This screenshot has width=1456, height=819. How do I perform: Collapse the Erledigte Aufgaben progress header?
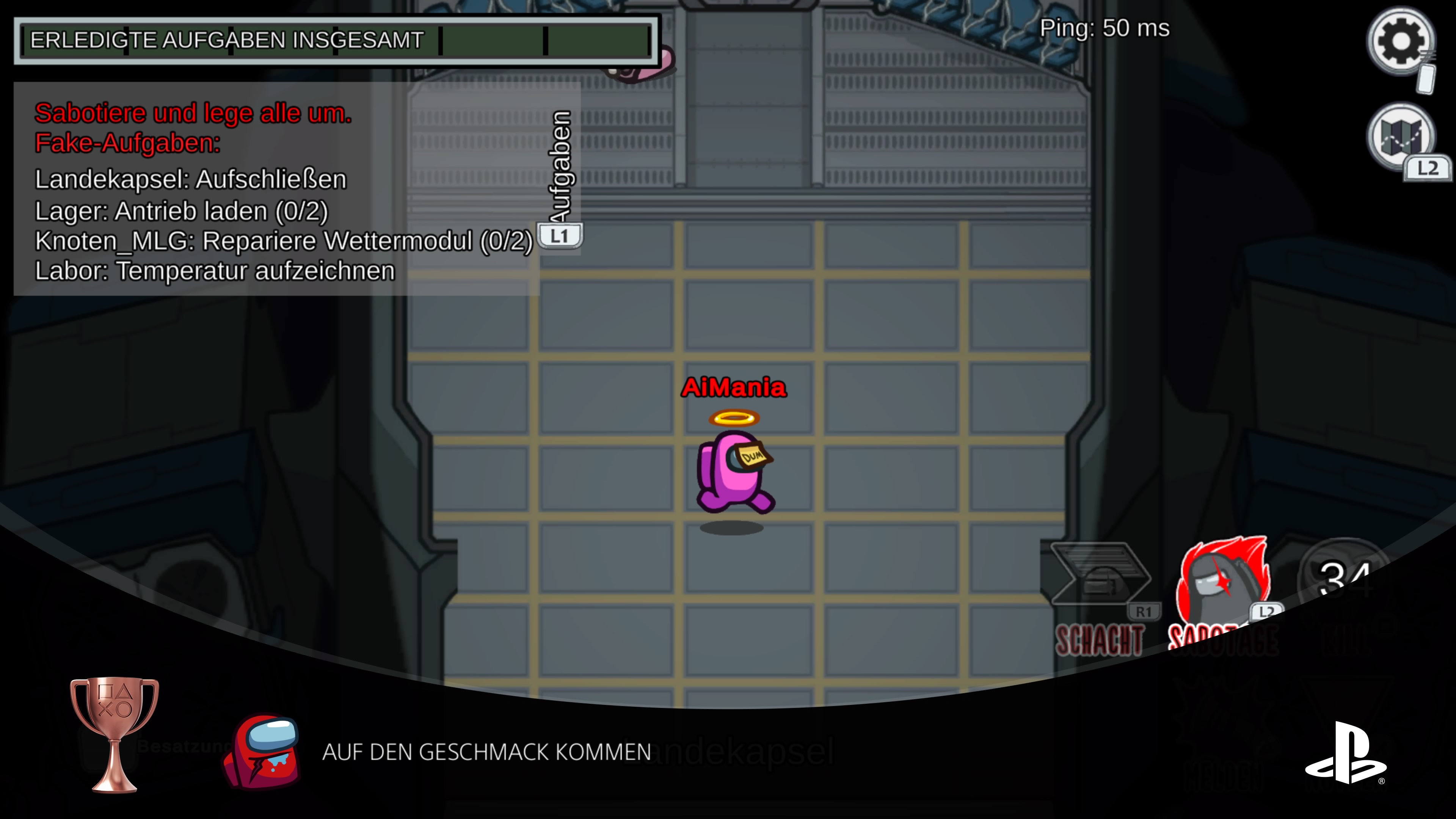pyautogui.click(x=334, y=39)
